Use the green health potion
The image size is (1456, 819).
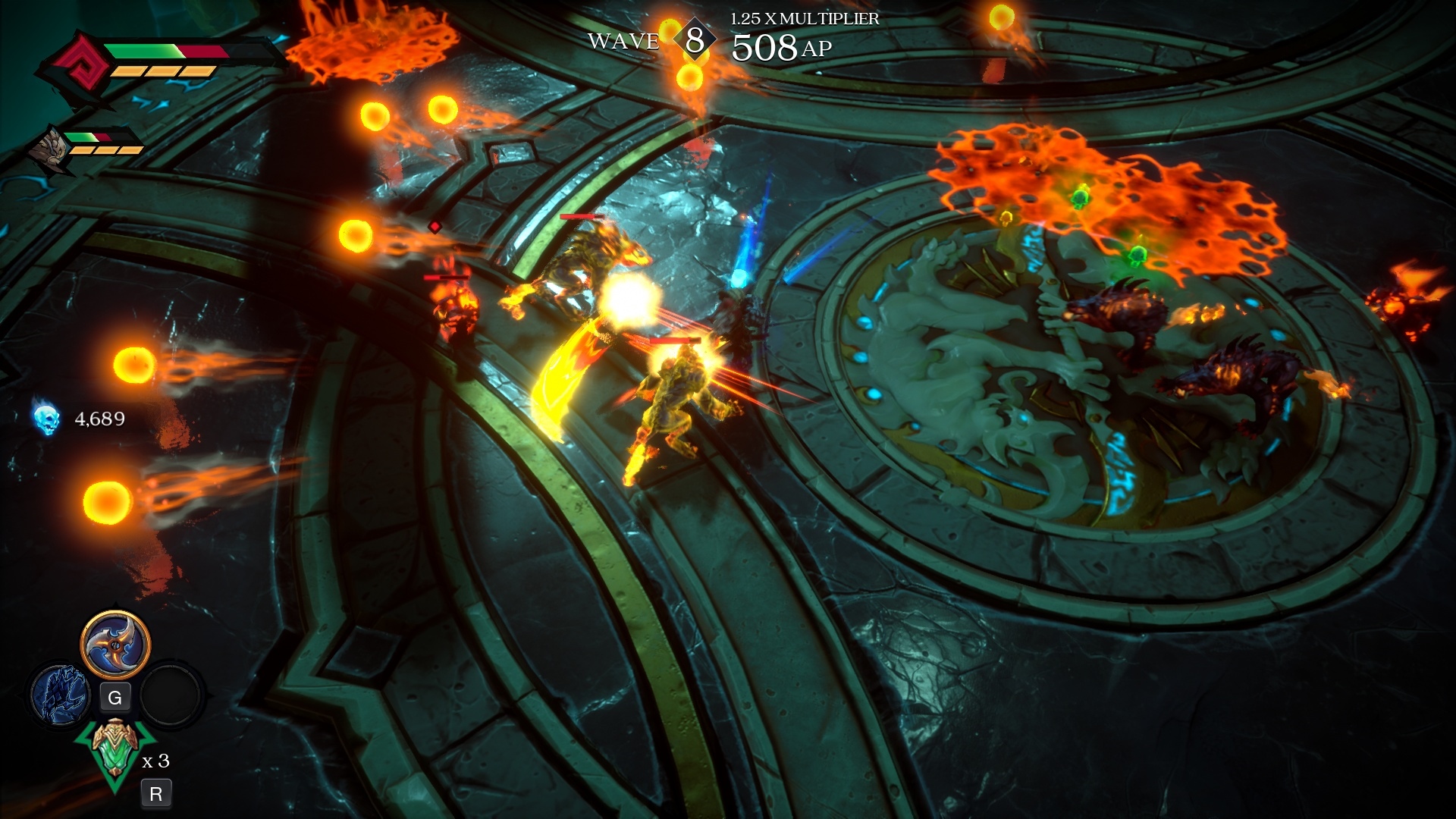pos(115,750)
